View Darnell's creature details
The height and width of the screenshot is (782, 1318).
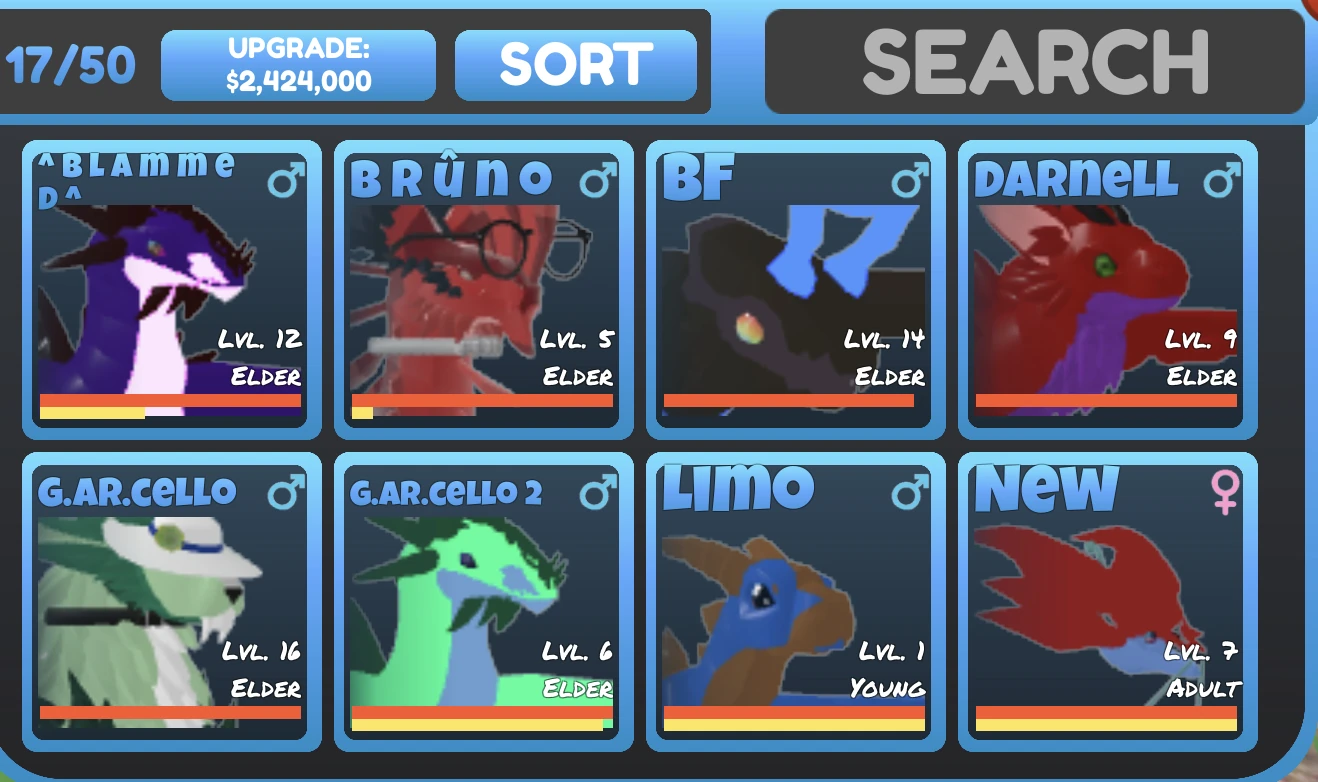click(x=1104, y=290)
